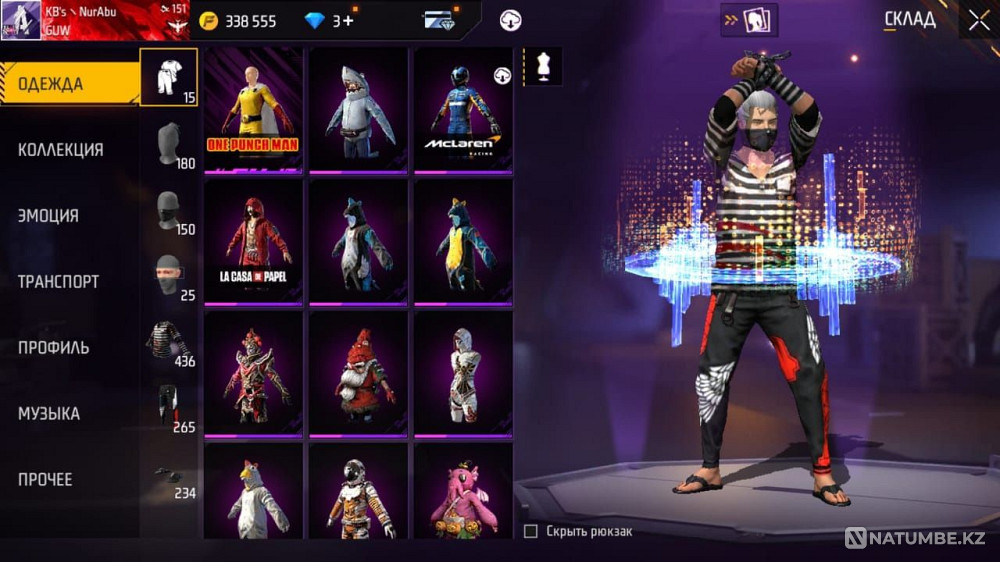Switch to the Эмоция tab
The height and width of the screenshot is (562, 1000).
pyautogui.click(x=49, y=216)
